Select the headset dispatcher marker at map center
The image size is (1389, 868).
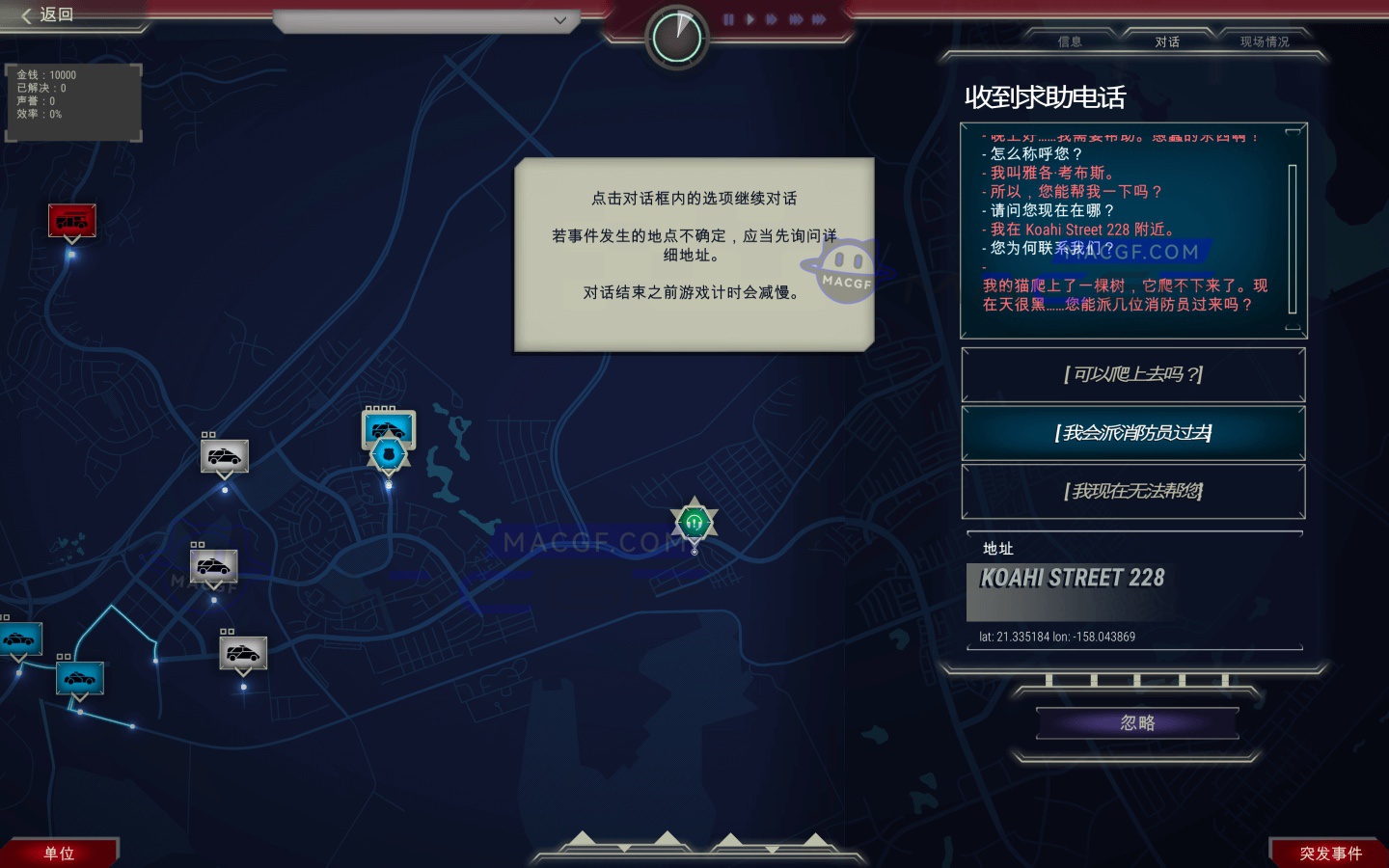point(694,524)
